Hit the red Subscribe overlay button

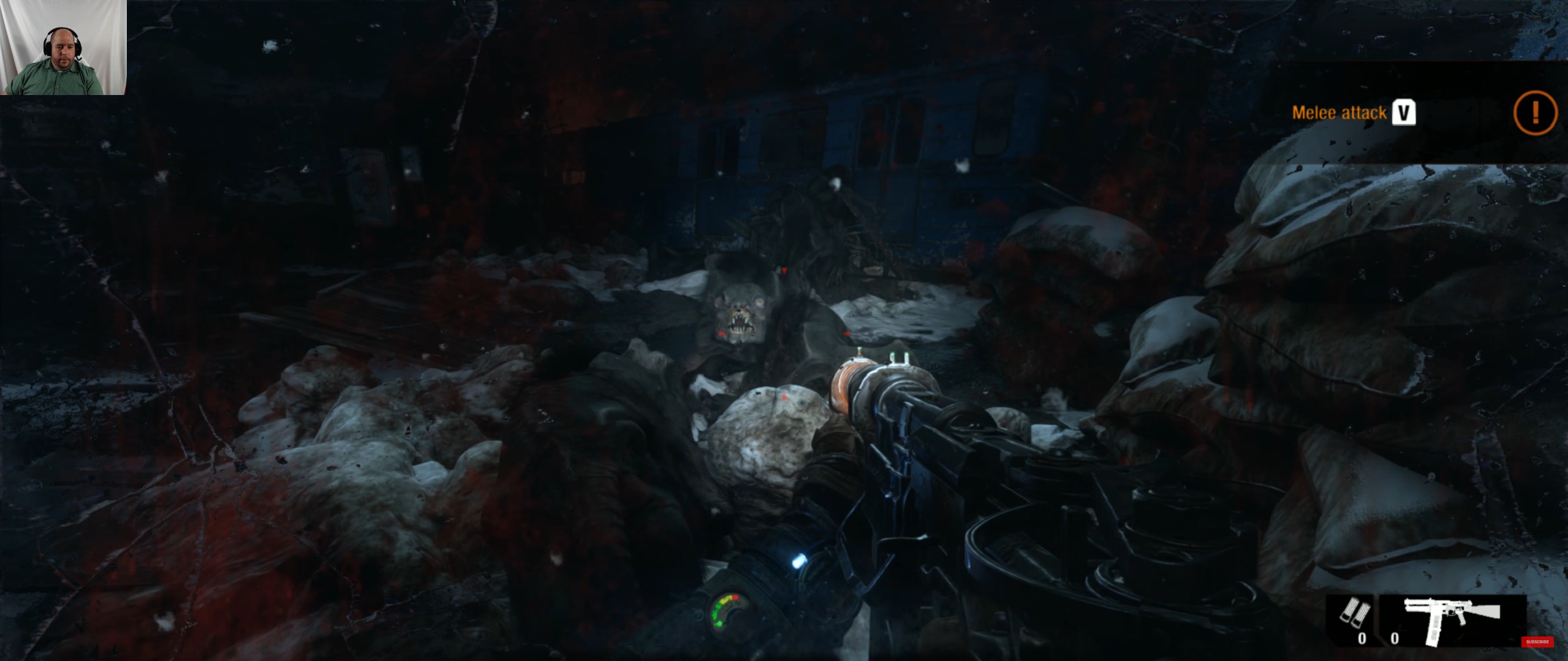point(1537,641)
